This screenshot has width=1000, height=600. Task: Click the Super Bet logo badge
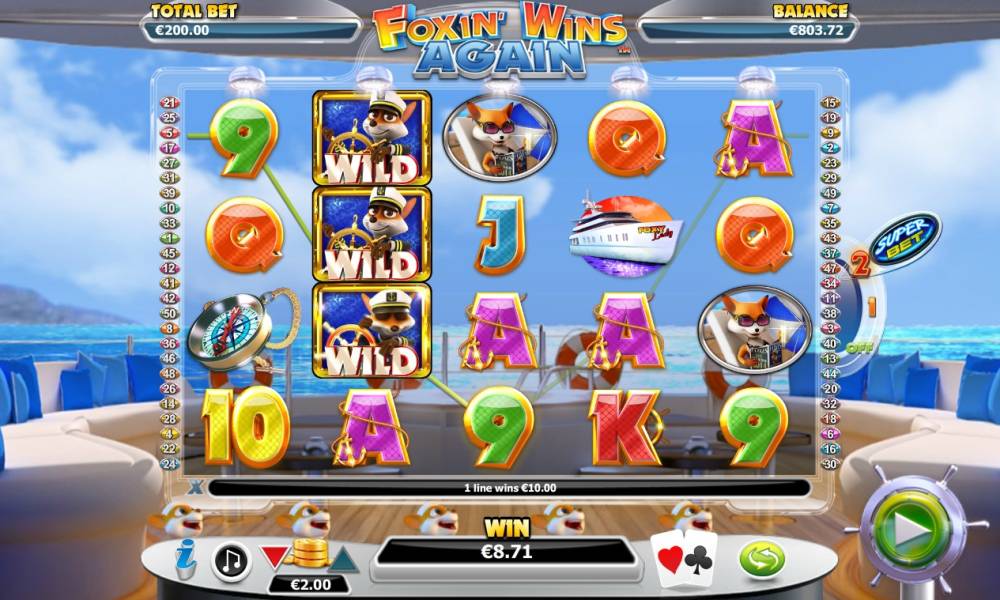[904, 239]
